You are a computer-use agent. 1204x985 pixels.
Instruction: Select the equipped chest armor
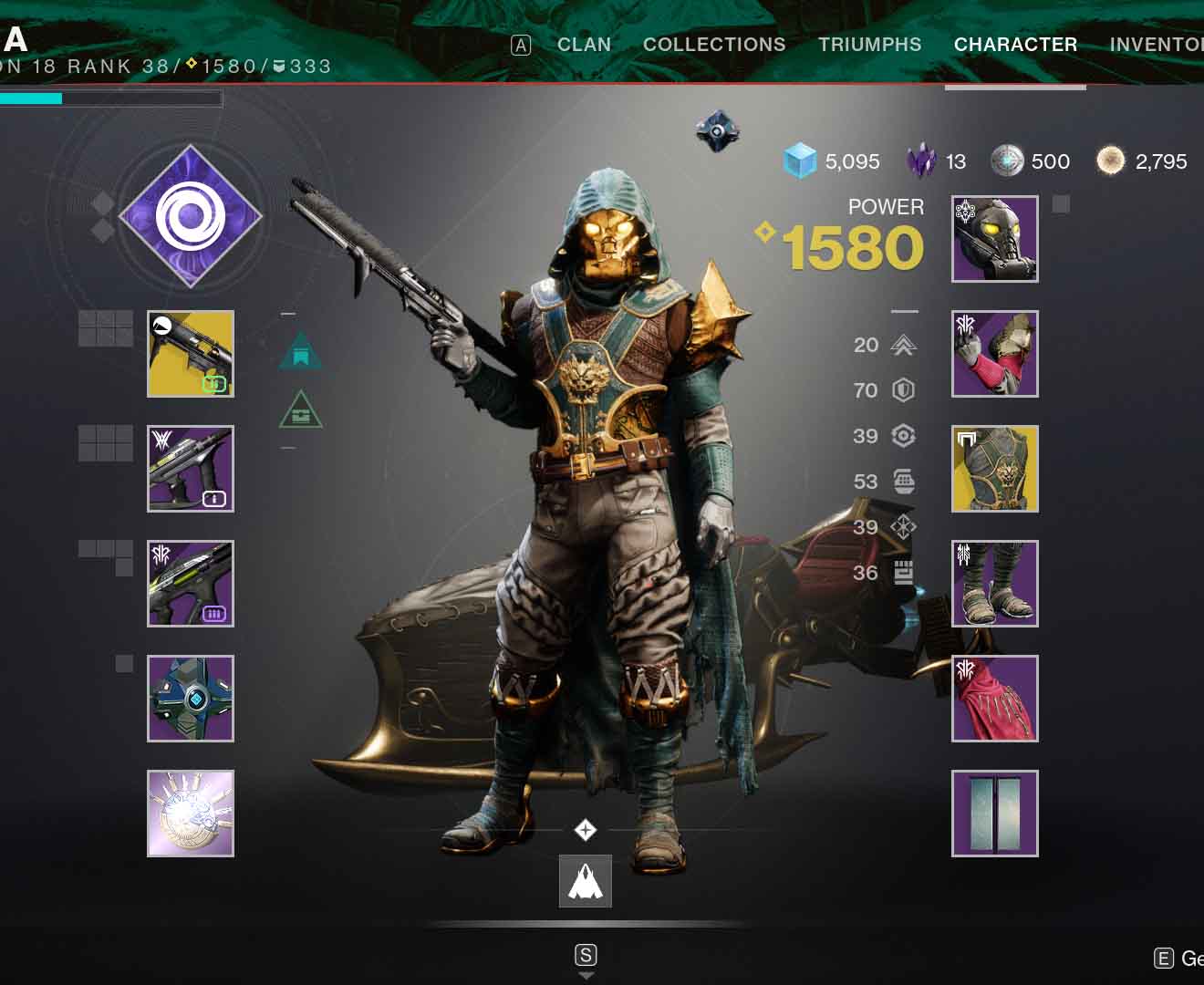pyautogui.click(x=993, y=468)
